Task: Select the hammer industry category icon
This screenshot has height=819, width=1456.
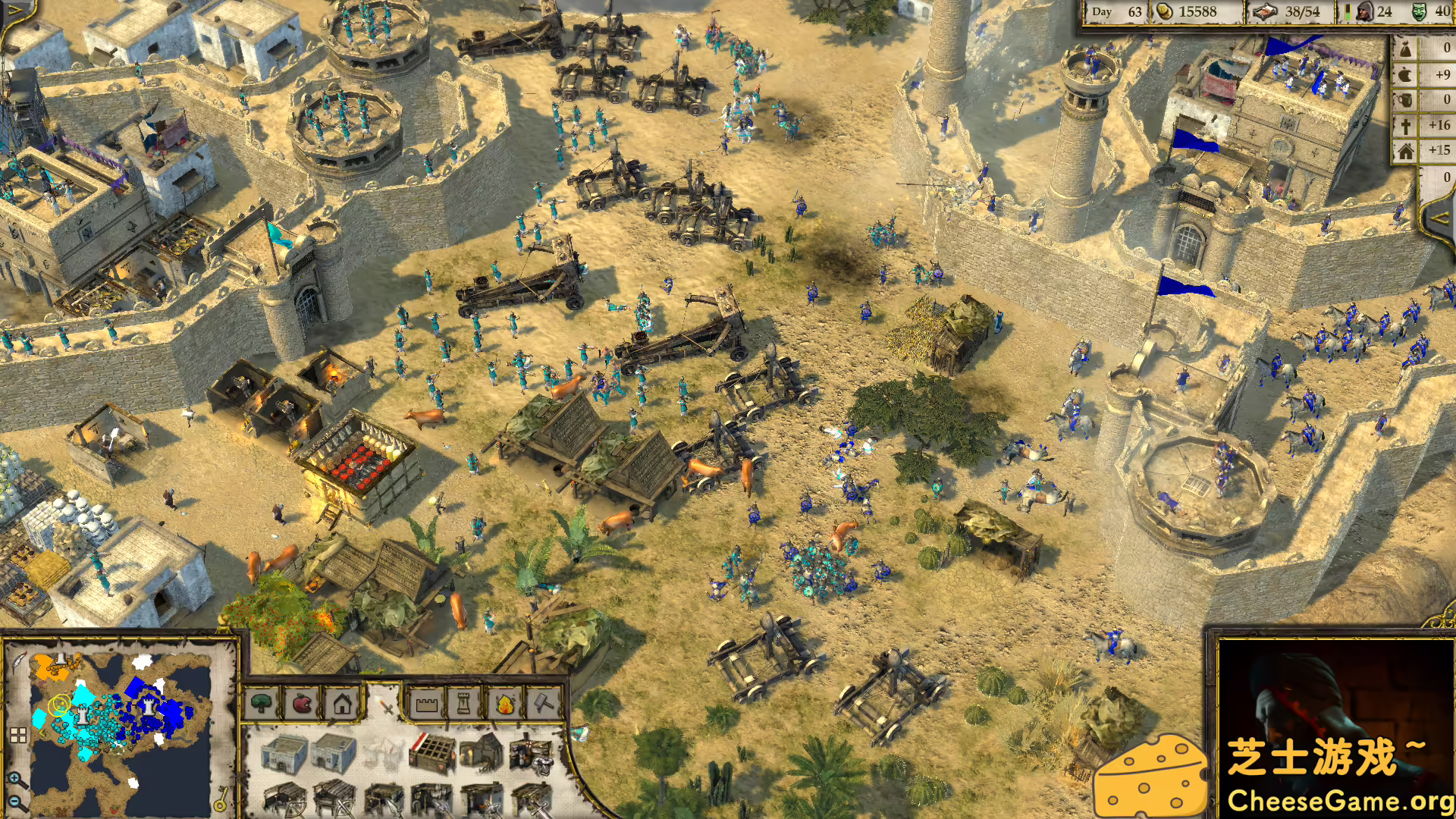Action: pyautogui.click(x=544, y=704)
